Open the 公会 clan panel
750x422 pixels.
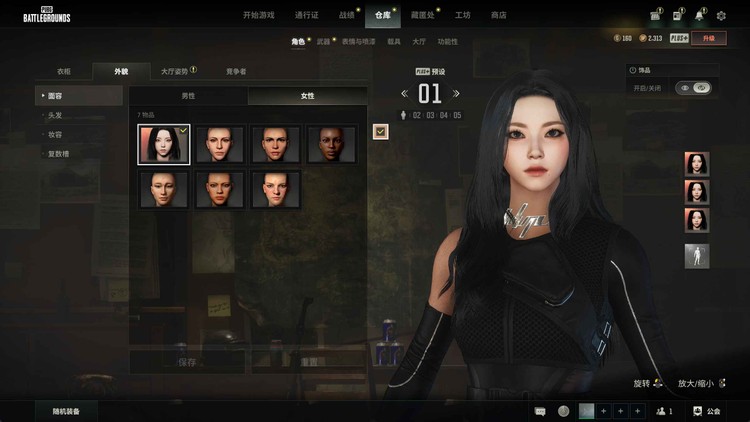(x=706, y=411)
